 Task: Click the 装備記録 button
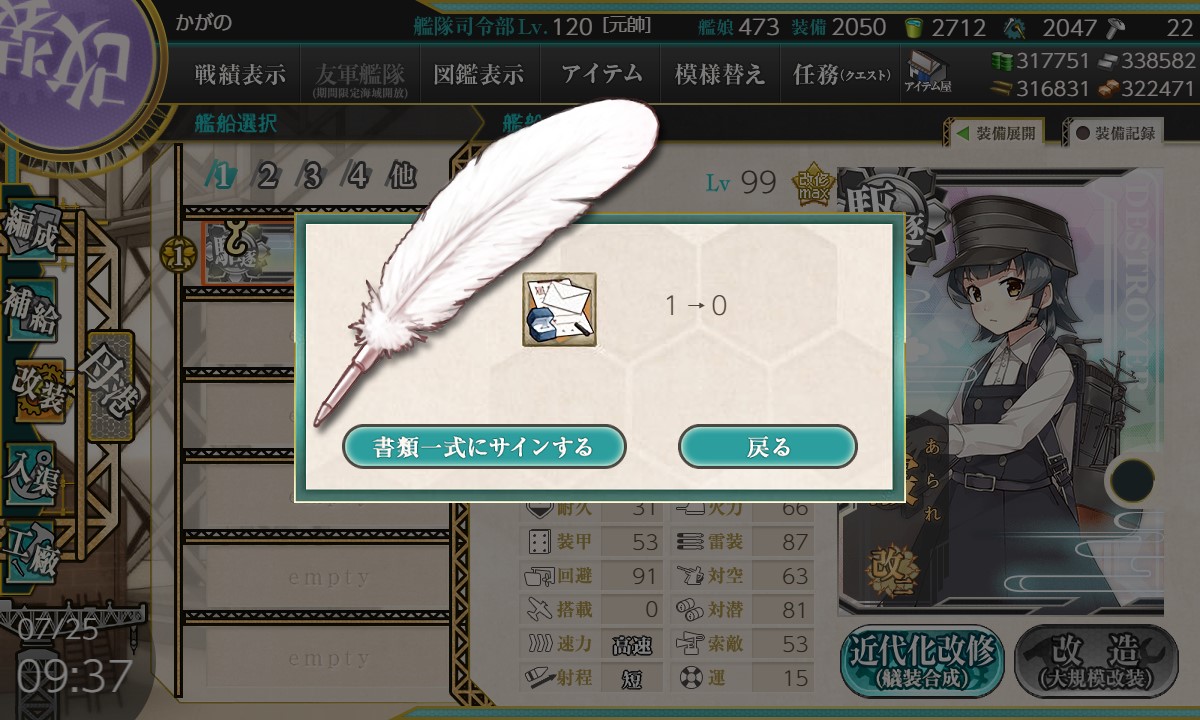pyautogui.click(x=1115, y=133)
